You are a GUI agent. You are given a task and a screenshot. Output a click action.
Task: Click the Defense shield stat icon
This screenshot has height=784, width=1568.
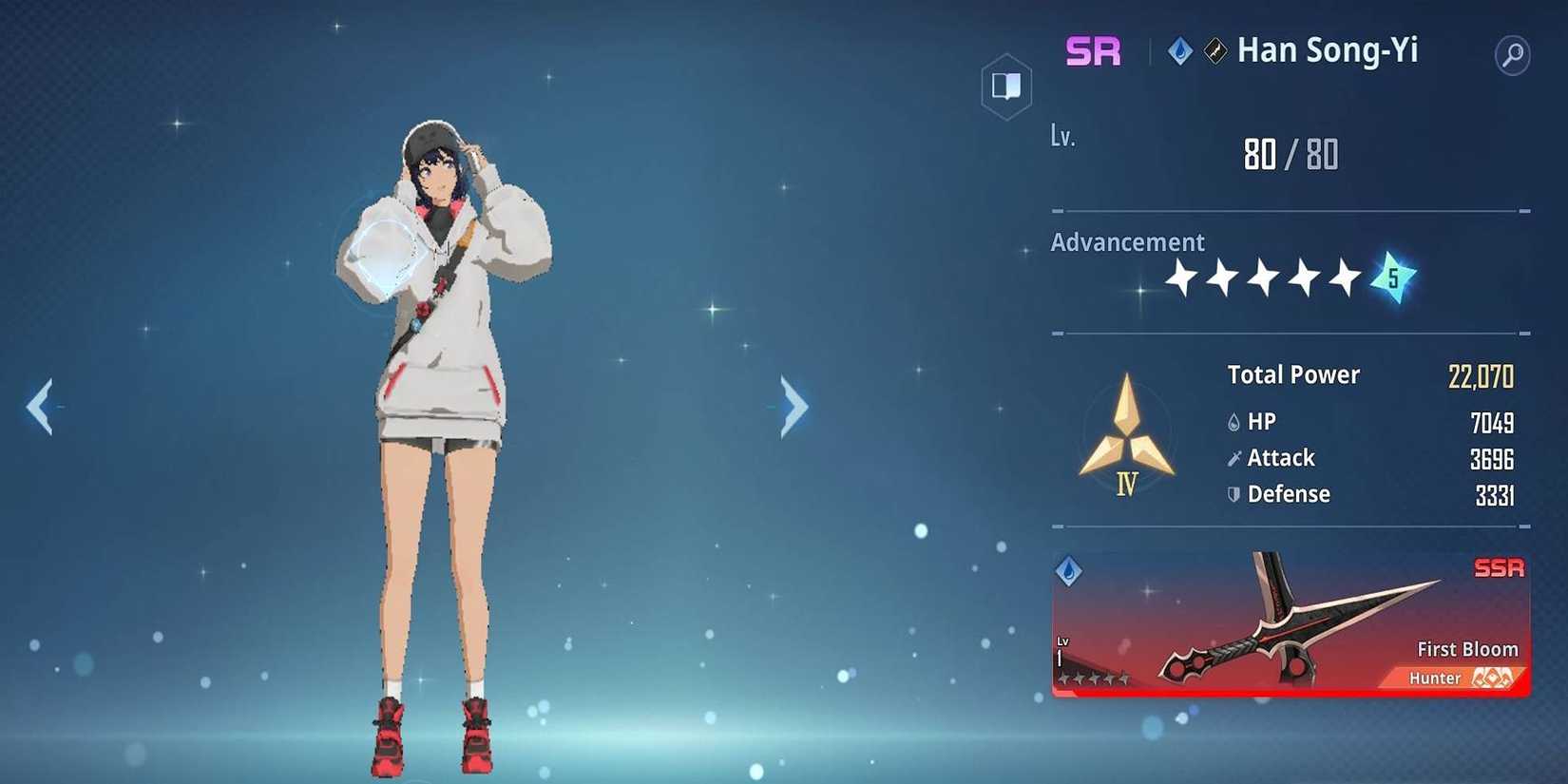pyautogui.click(x=1233, y=493)
